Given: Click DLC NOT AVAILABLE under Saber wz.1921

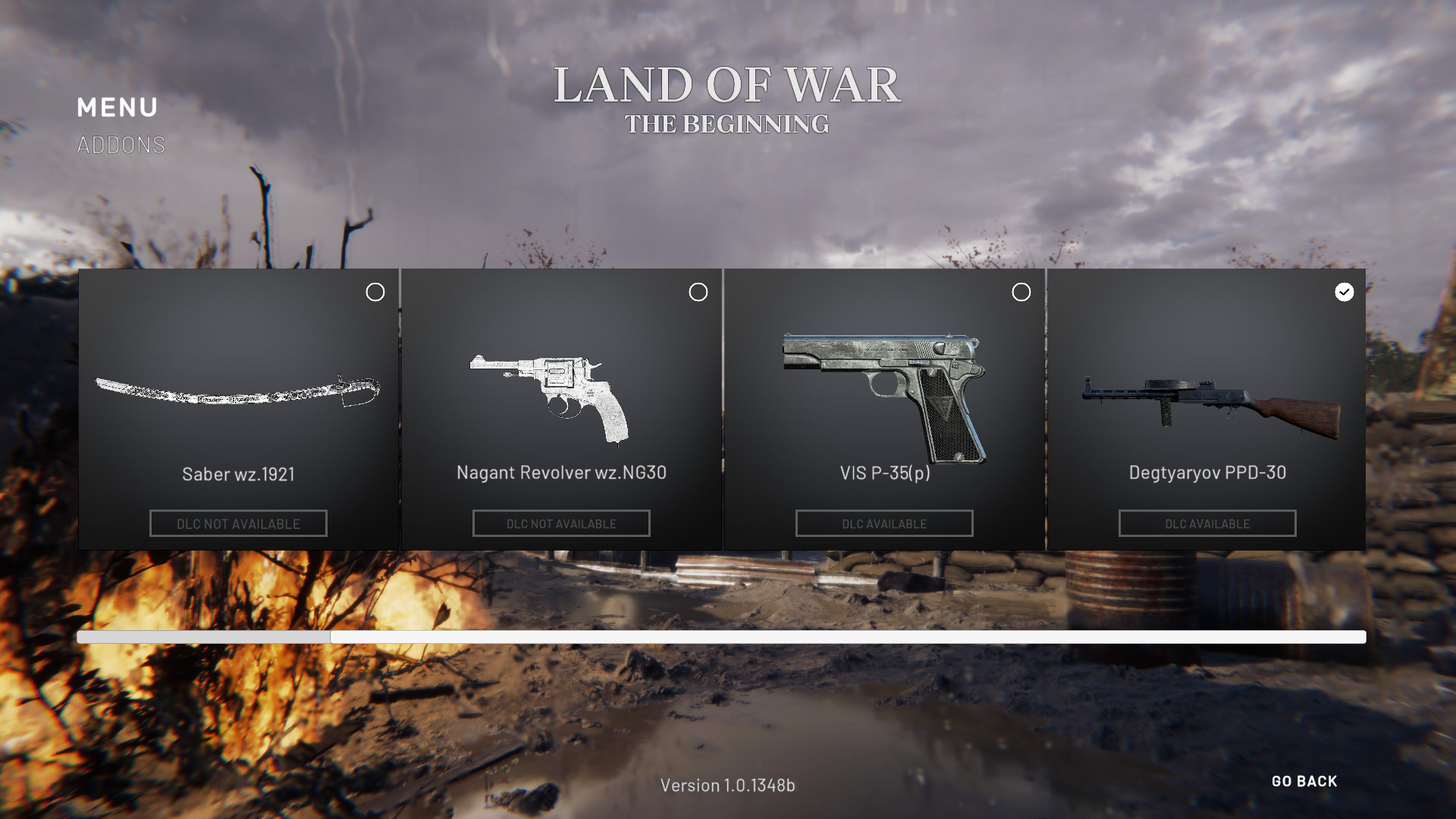Looking at the screenshot, I should coord(238,523).
